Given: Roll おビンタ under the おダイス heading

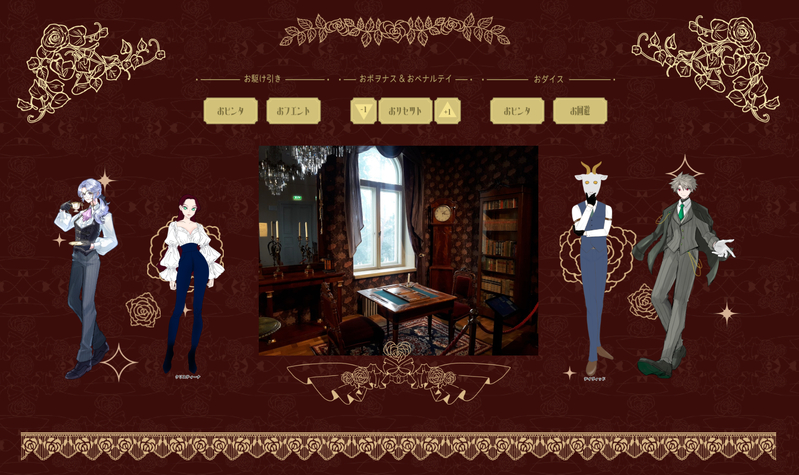Looking at the screenshot, I should pos(517,111).
